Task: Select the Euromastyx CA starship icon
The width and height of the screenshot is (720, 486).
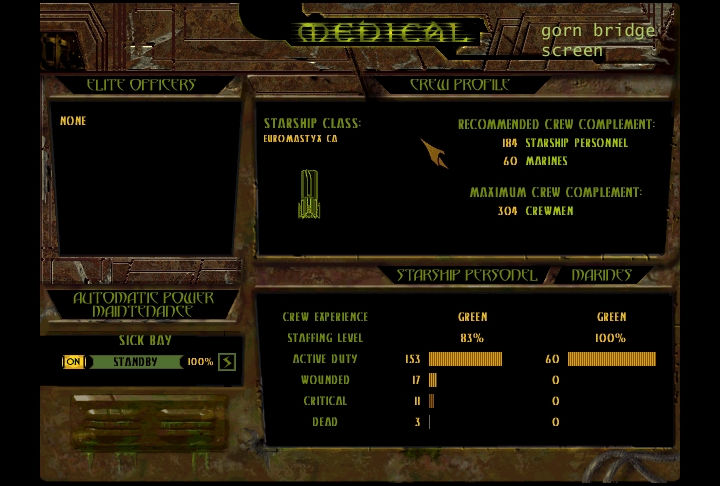Action: pyautogui.click(x=309, y=194)
